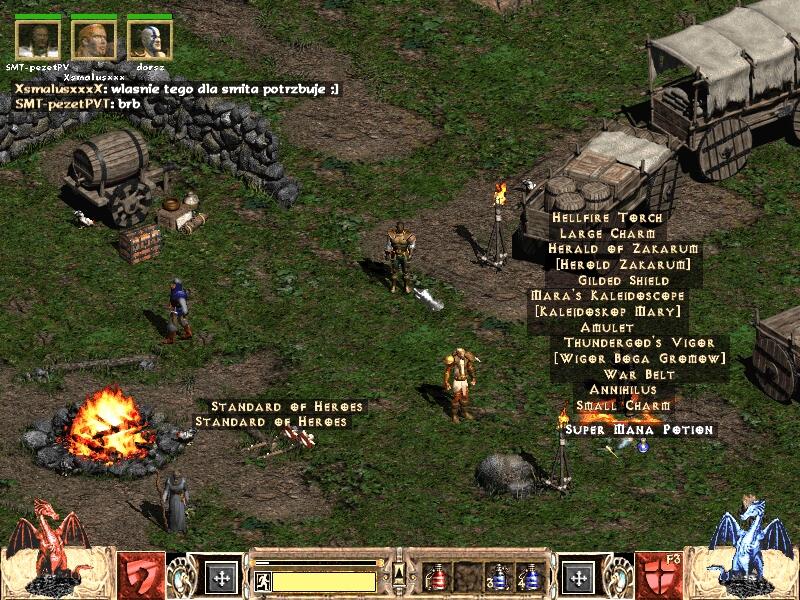Select SMT-pezetPV's party portrait
Screen dimensions: 800x600
(x=38, y=39)
